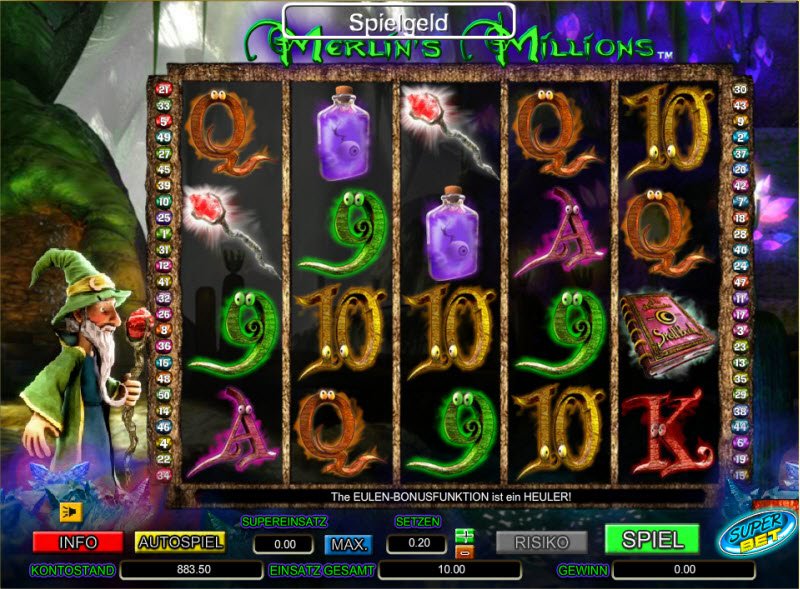This screenshot has width=800, height=589.
Task: Click the yellow speaker sound icon
Action: tap(70, 511)
